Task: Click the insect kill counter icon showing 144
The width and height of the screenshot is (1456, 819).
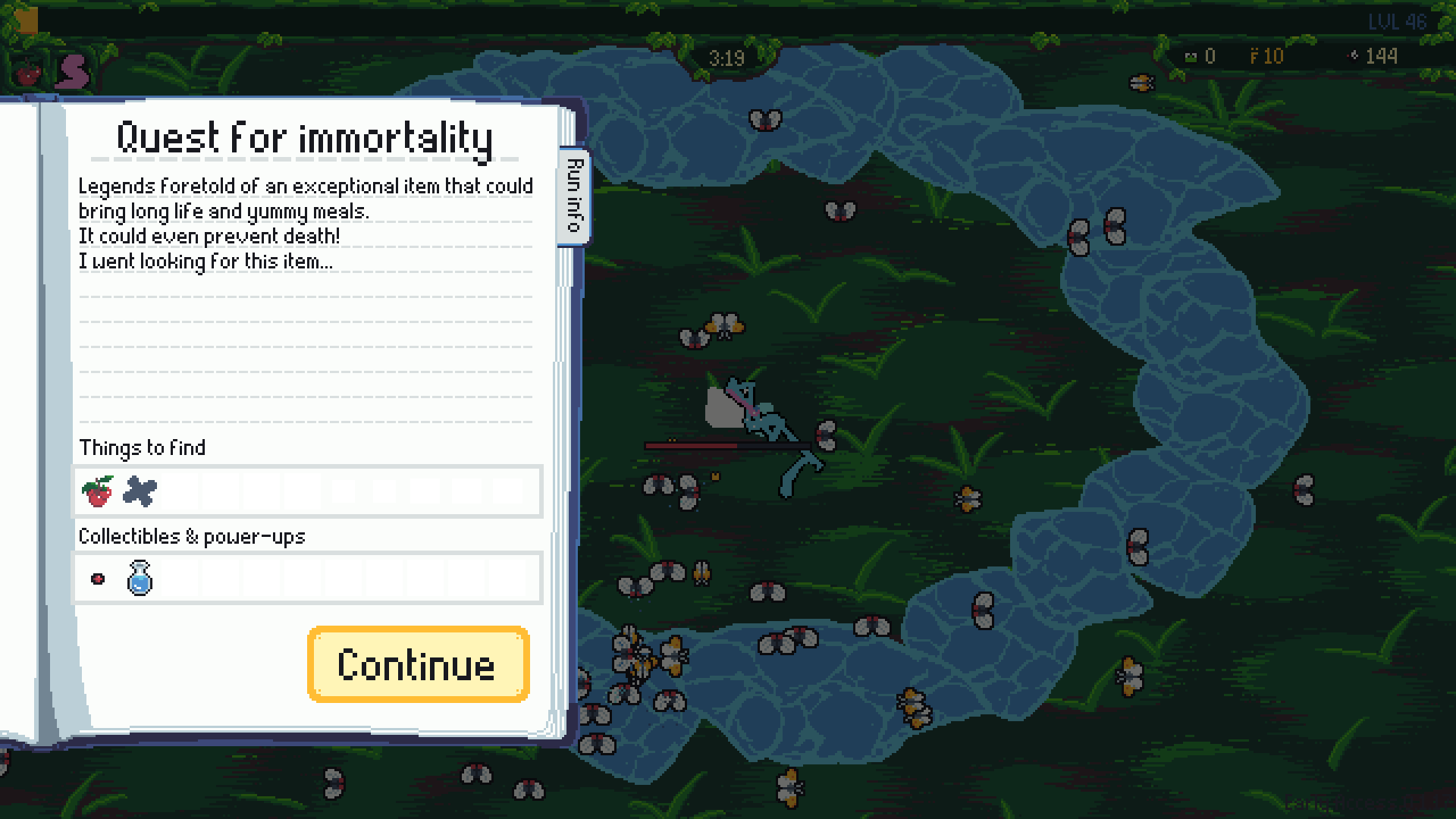Action: click(1354, 55)
